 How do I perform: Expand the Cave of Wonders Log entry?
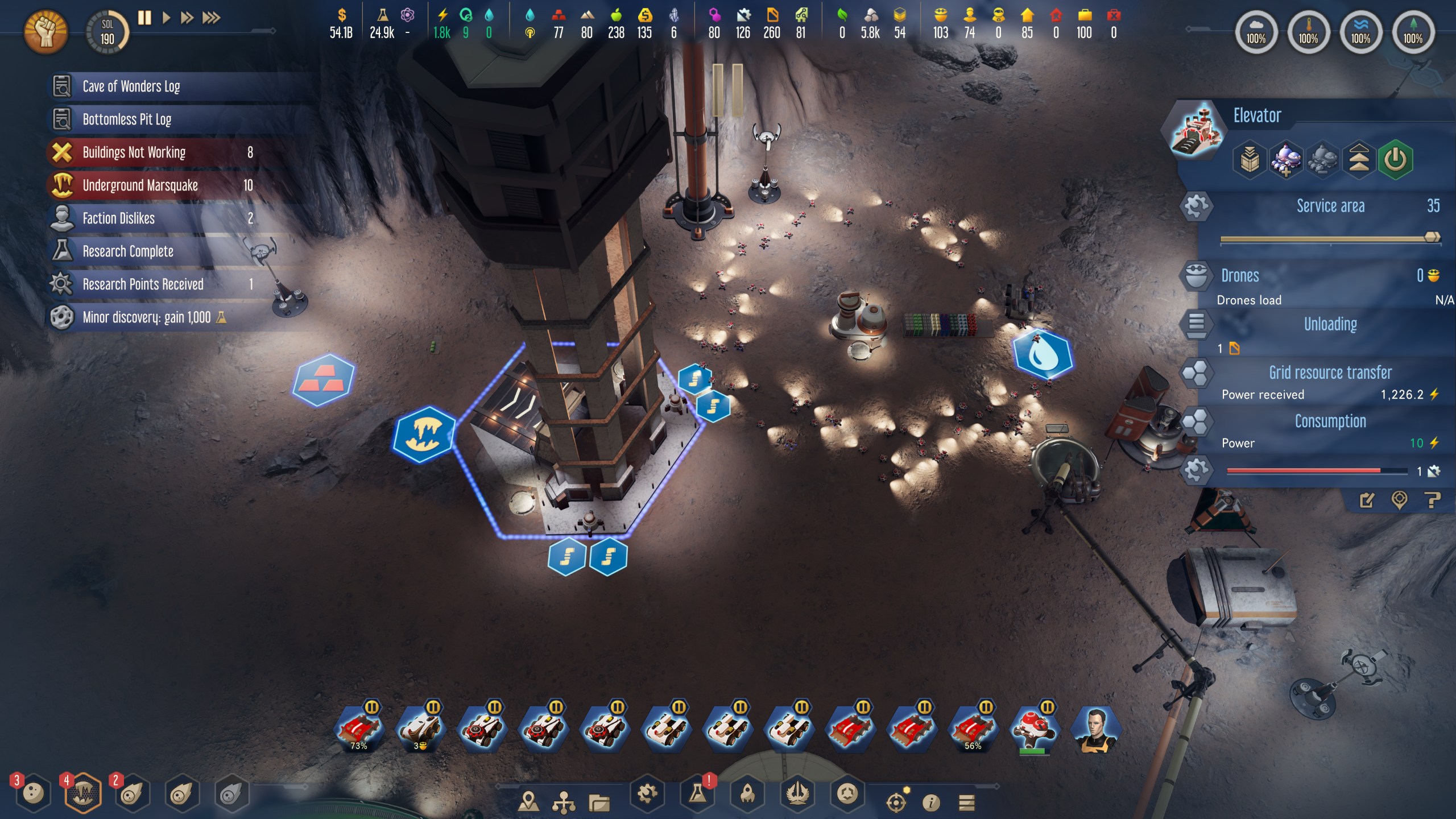tap(131, 86)
